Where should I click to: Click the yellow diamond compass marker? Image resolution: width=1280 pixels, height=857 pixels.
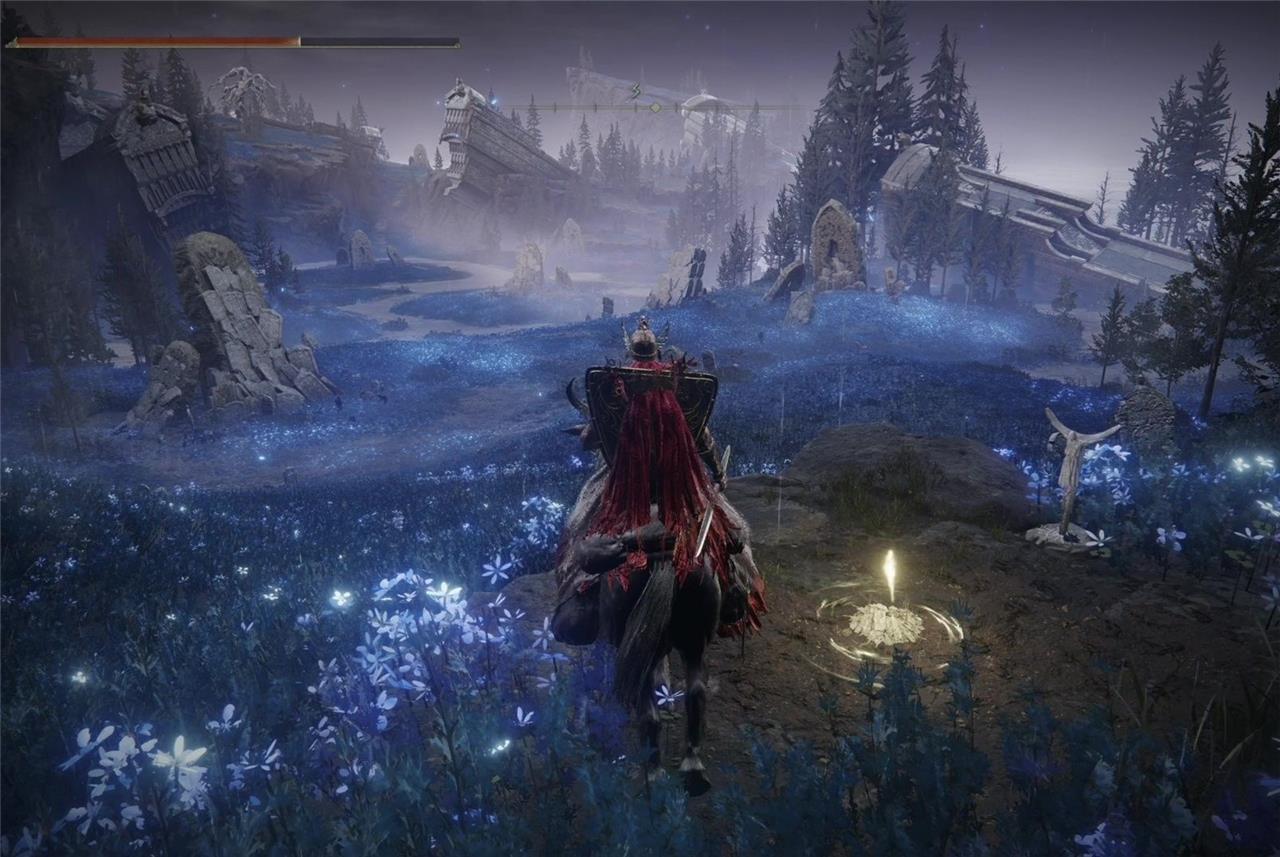(655, 107)
